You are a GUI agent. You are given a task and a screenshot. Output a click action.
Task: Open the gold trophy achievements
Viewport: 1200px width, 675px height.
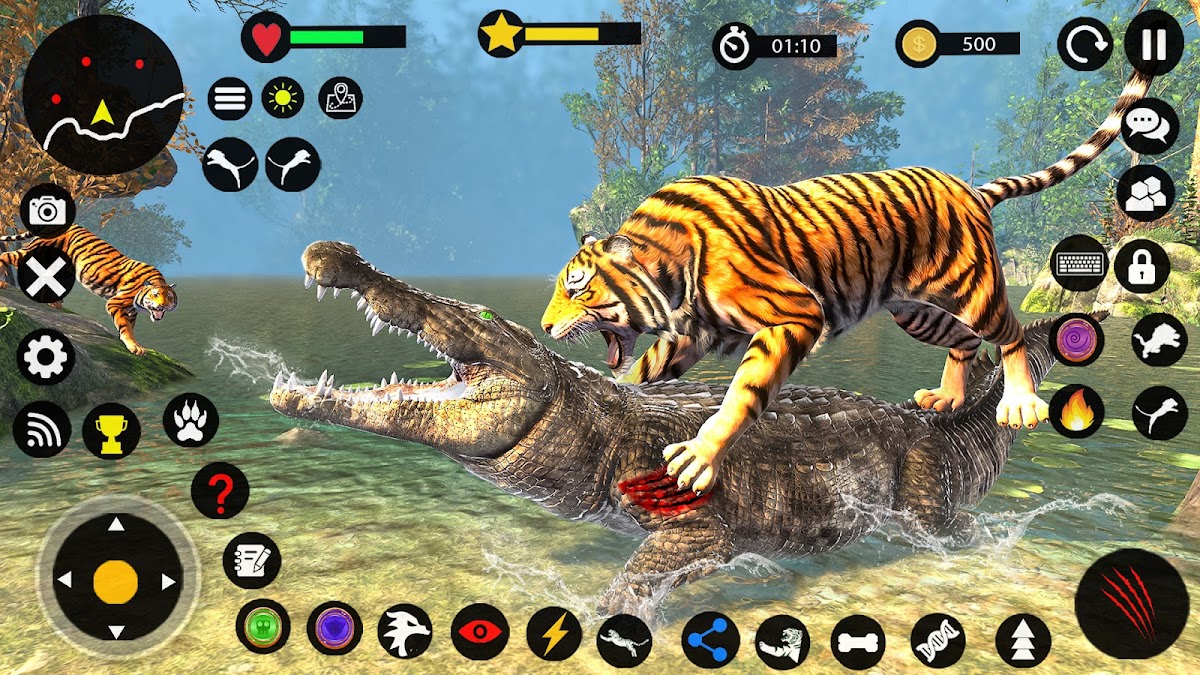[x=111, y=431]
